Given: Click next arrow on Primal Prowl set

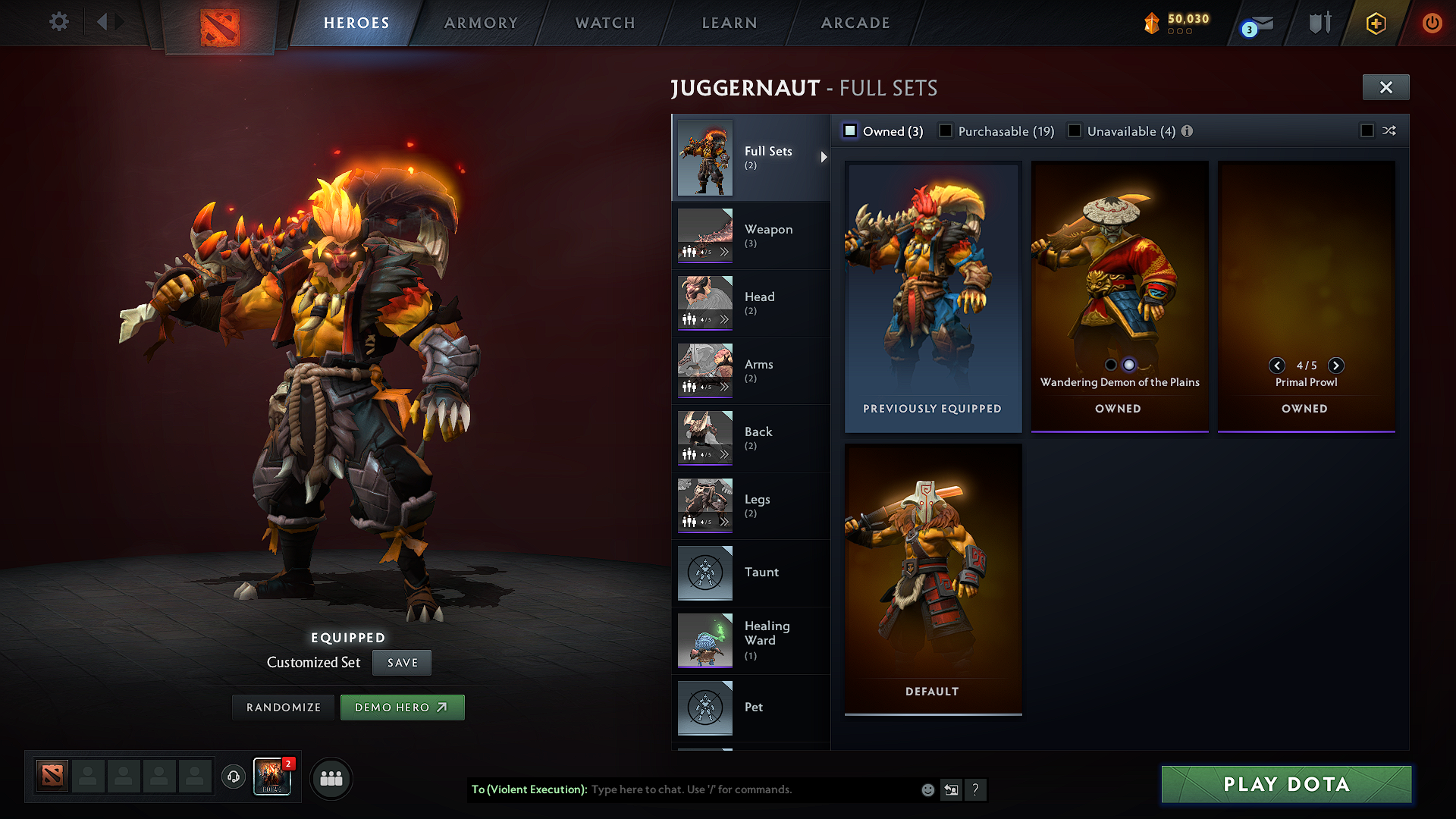Looking at the screenshot, I should (1336, 366).
